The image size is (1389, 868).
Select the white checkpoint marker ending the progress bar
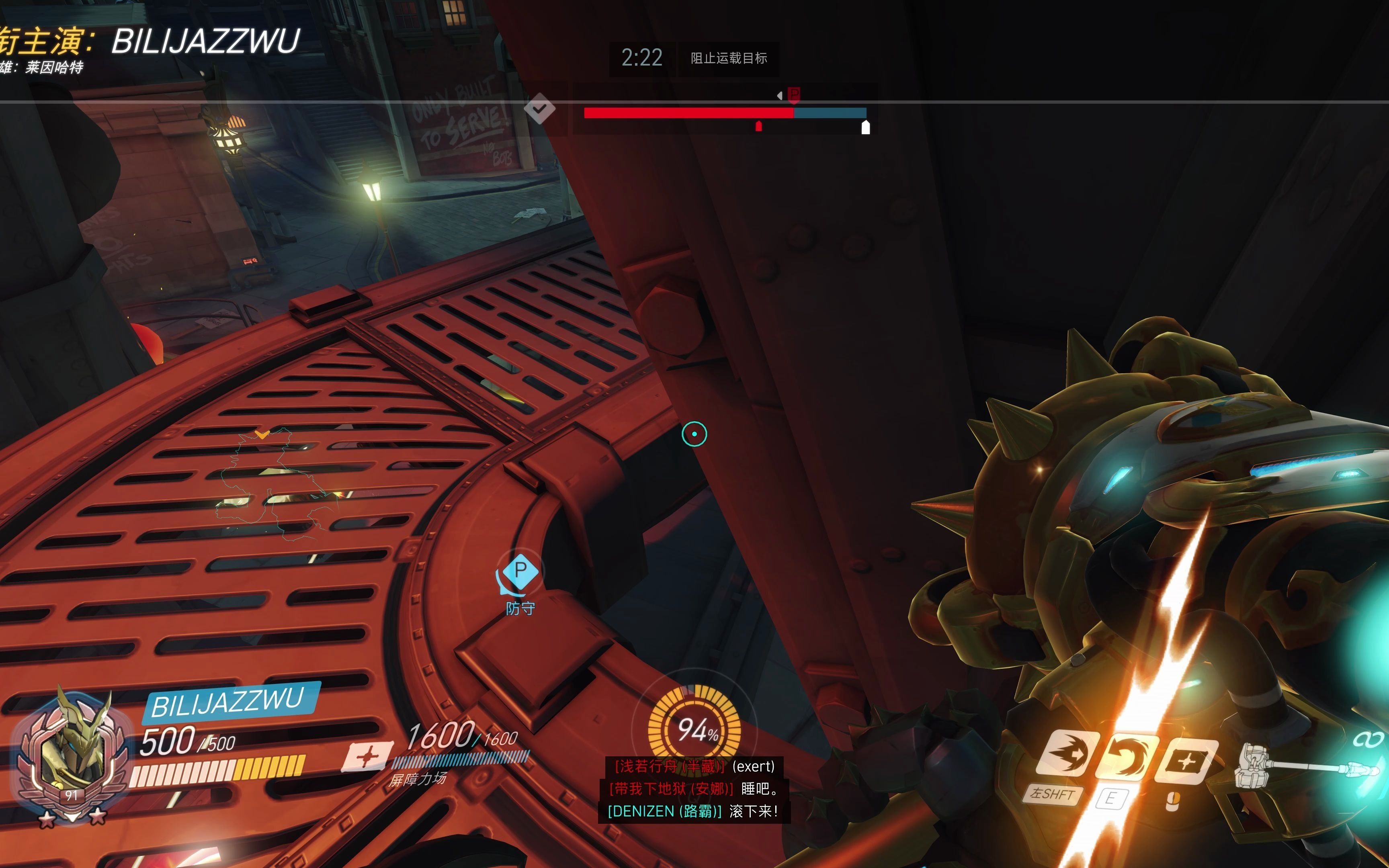[866, 127]
